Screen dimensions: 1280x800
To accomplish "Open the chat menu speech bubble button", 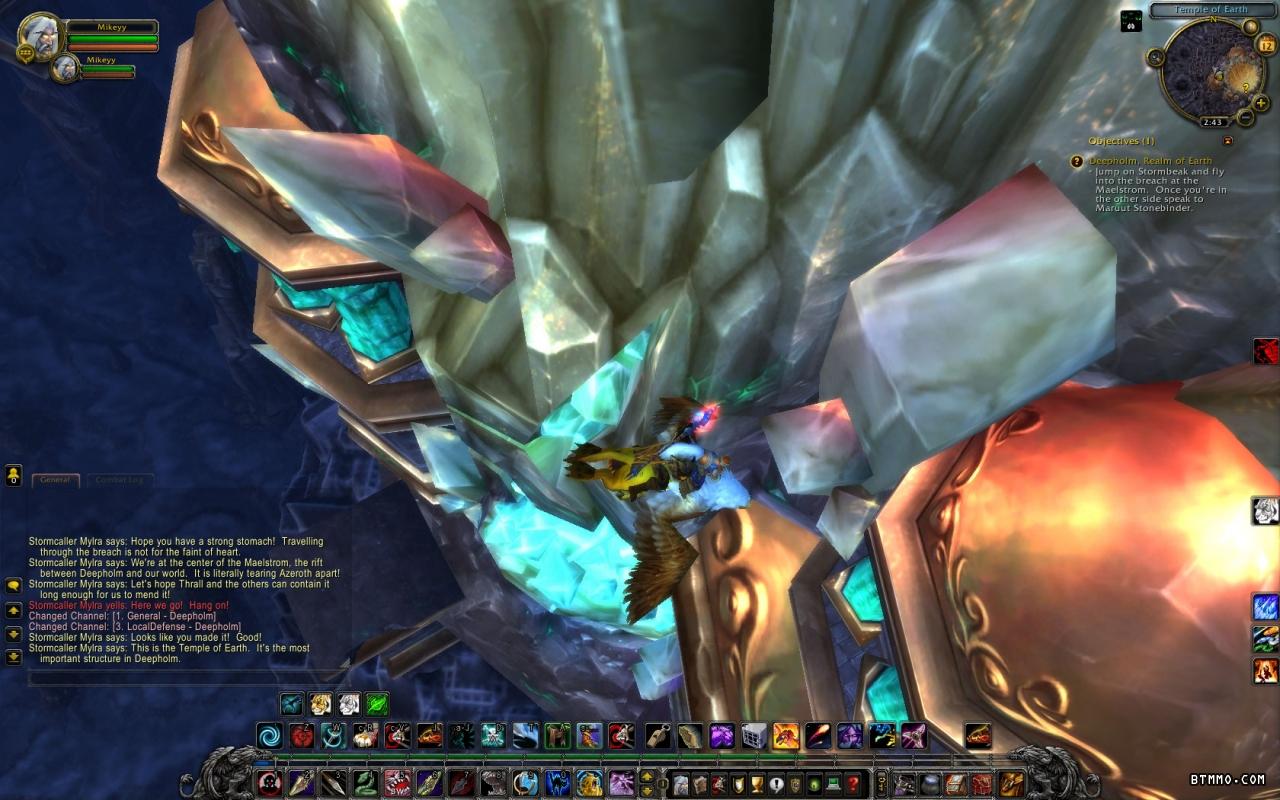I will pyautogui.click(x=14, y=585).
